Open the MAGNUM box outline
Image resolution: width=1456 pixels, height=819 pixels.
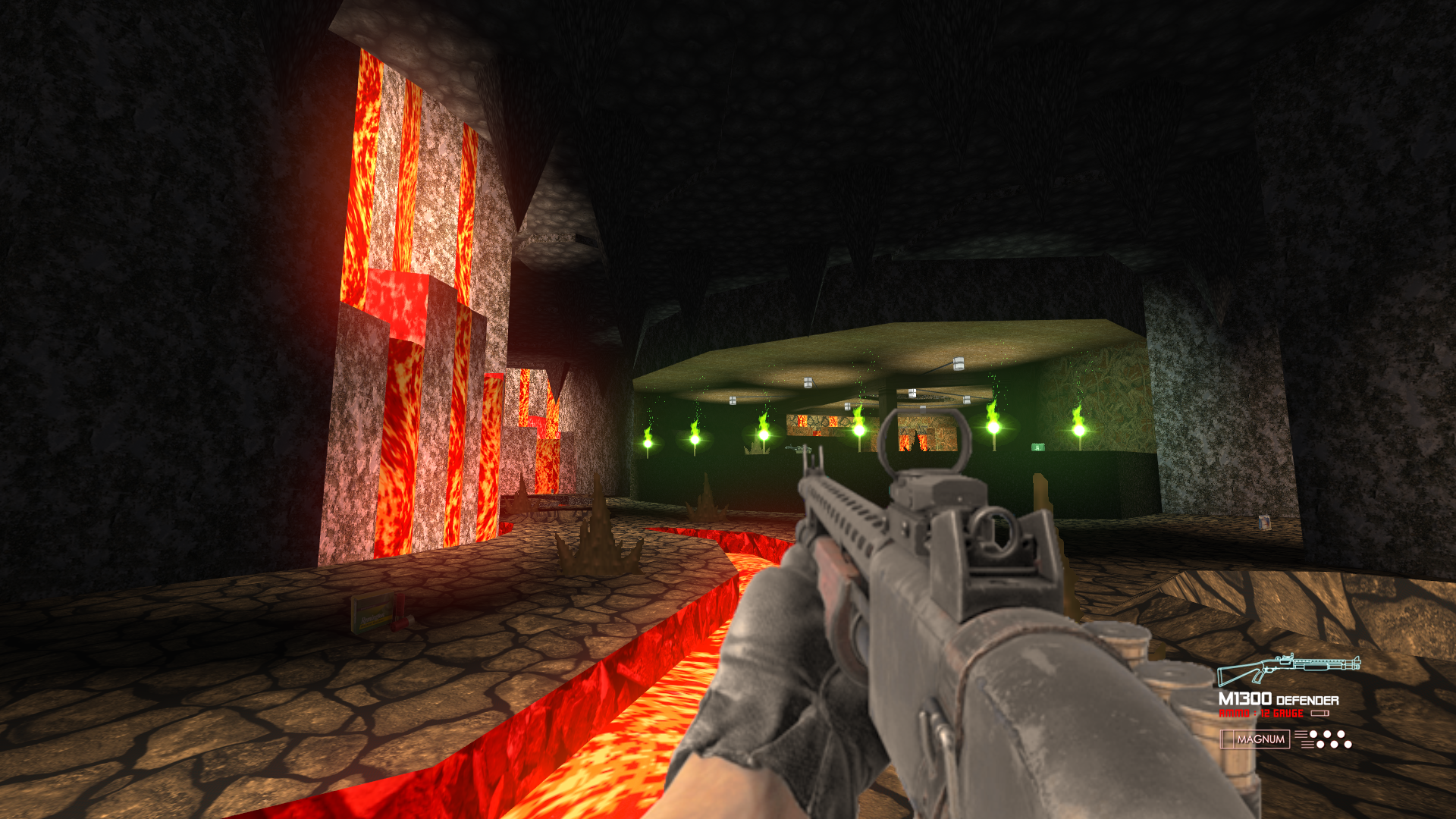click(x=1255, y=739)
